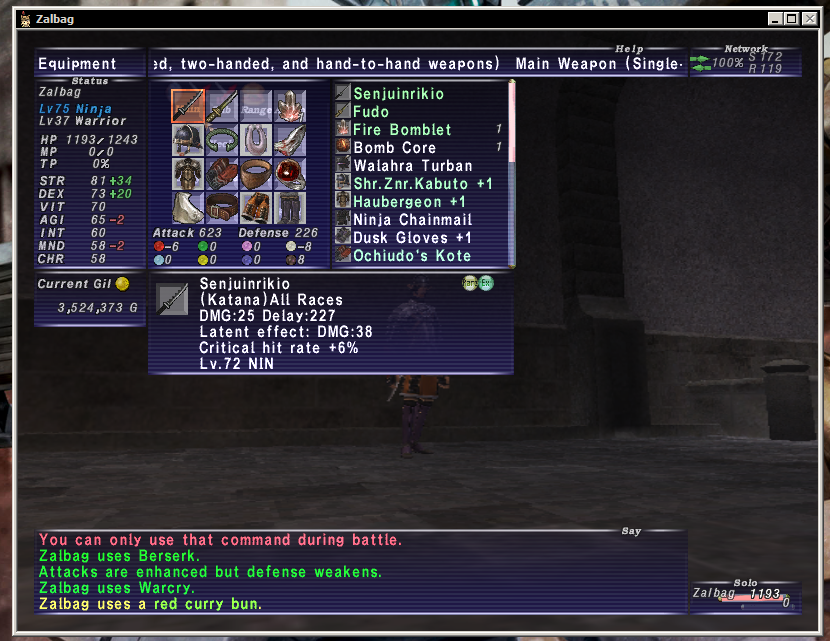The width and height of the screenshot is (830, 641).
Task: Select Haubergeon +1 from the list
Action: pyautogui.click(x=409, y=201)
